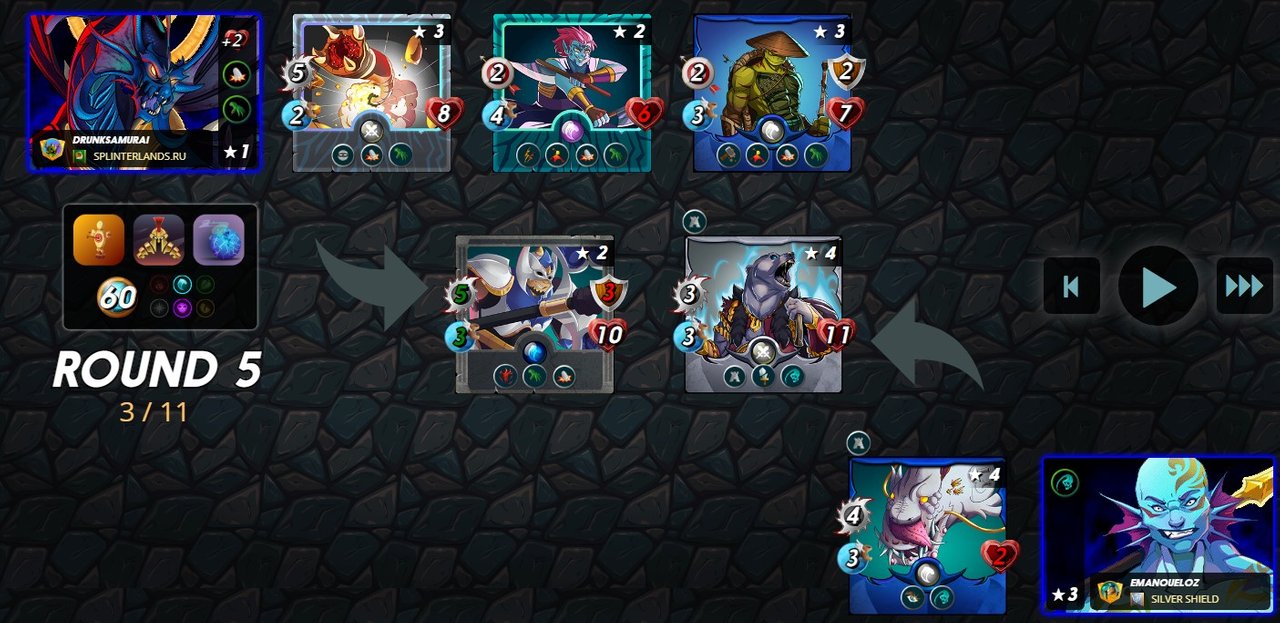1280x623 pixels.
Task: Click the 60 mana cap badge
Action: [x=117, y=298]
